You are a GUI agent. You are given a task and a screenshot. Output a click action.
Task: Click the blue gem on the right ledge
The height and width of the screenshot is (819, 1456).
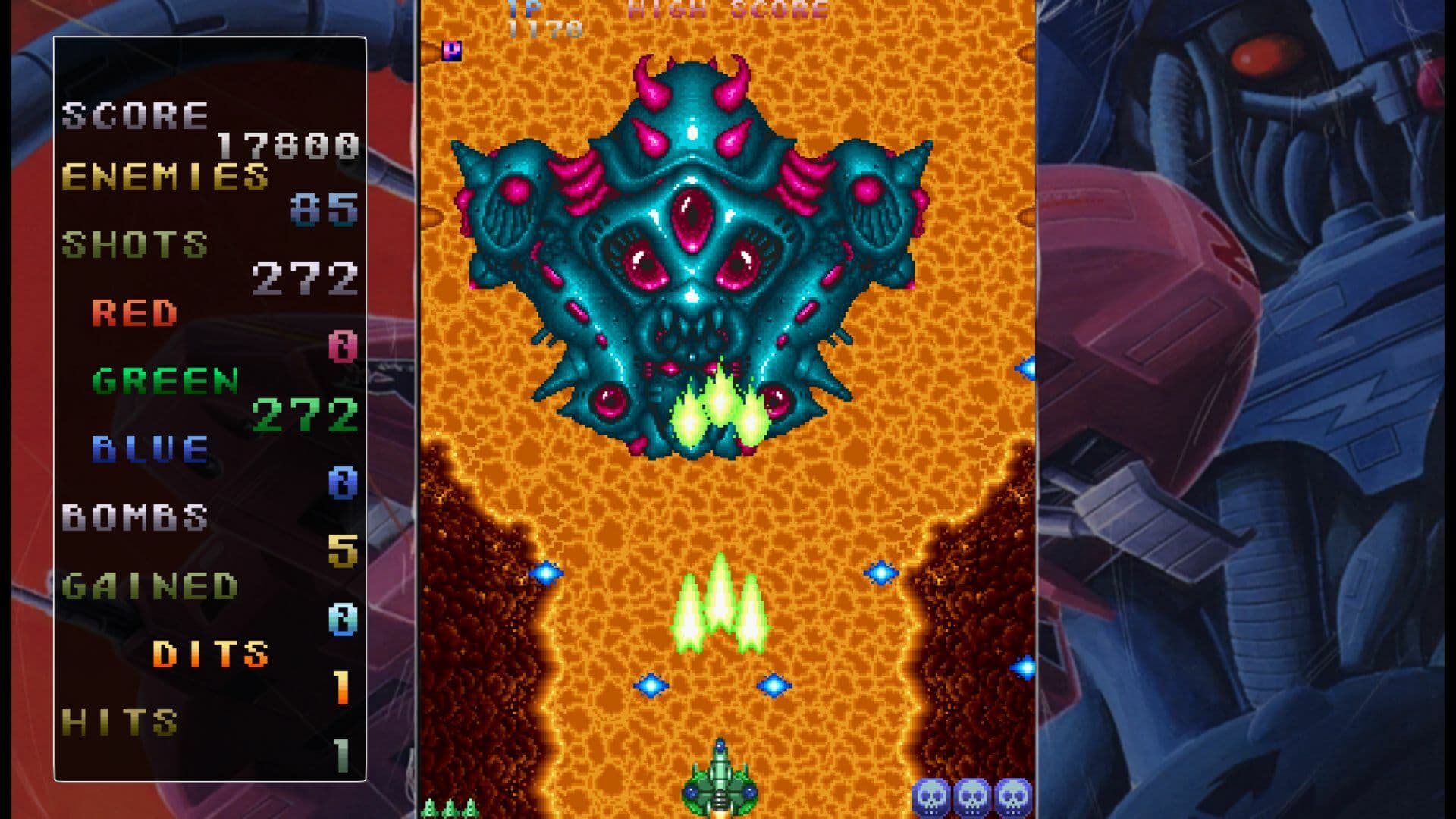coord(1021,667)
